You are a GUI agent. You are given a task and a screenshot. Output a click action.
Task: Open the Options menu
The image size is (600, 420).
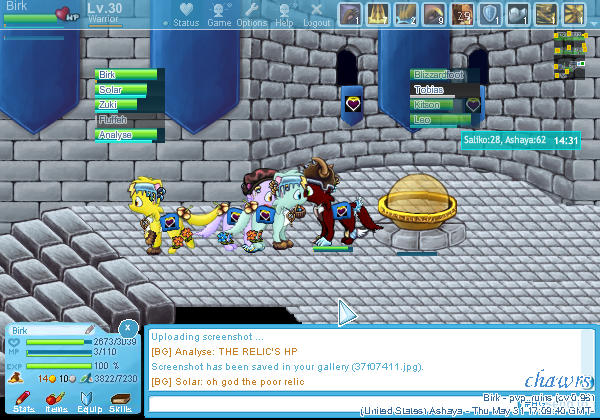click(252, 15)
